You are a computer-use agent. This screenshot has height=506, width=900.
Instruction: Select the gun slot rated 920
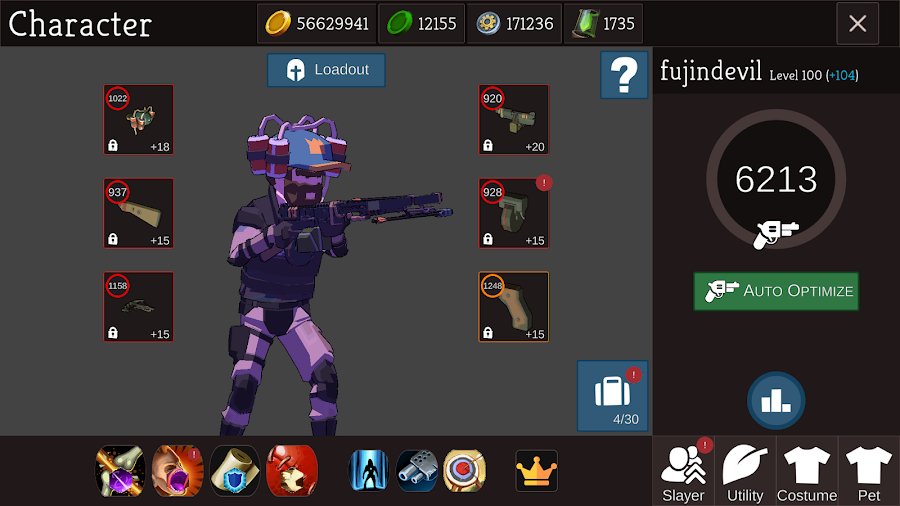point(514,120)
